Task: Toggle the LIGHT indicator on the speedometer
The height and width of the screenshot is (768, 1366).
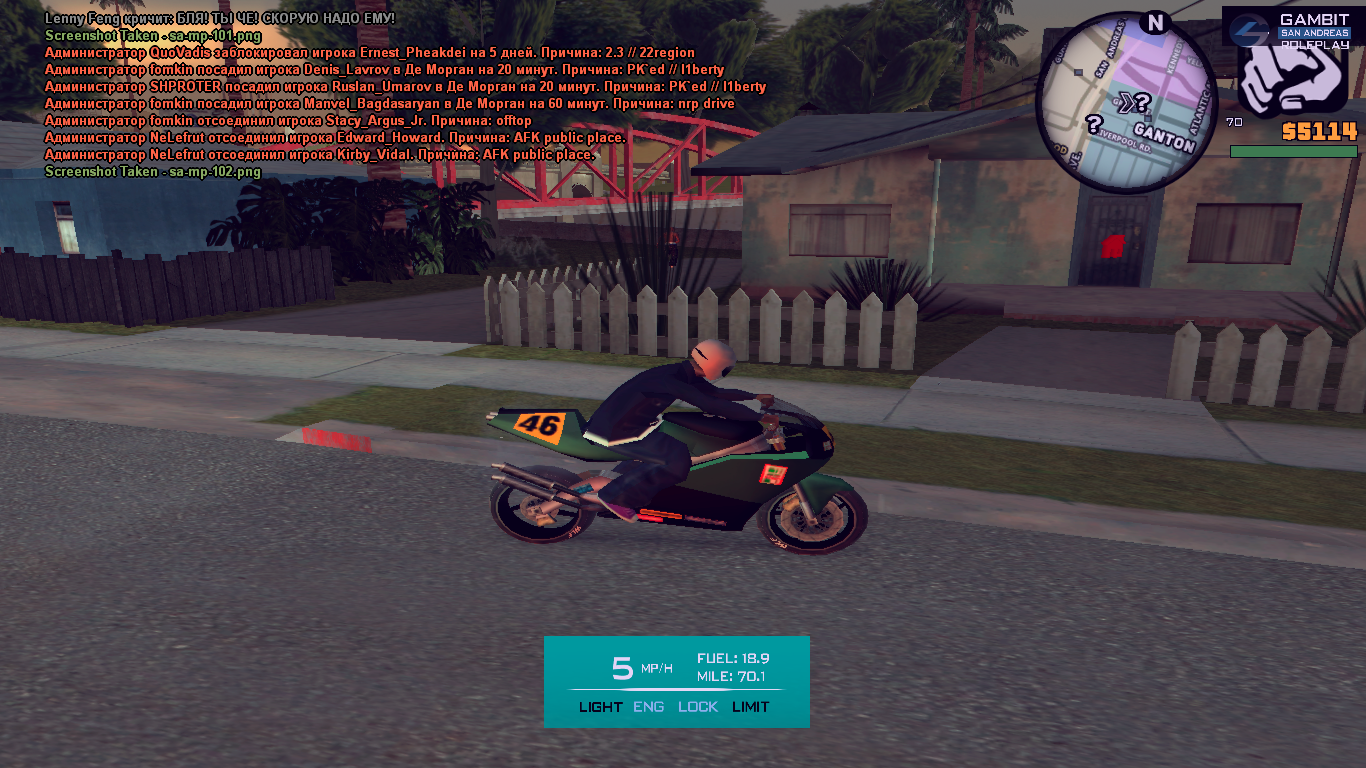Action: tap(600, 707)
